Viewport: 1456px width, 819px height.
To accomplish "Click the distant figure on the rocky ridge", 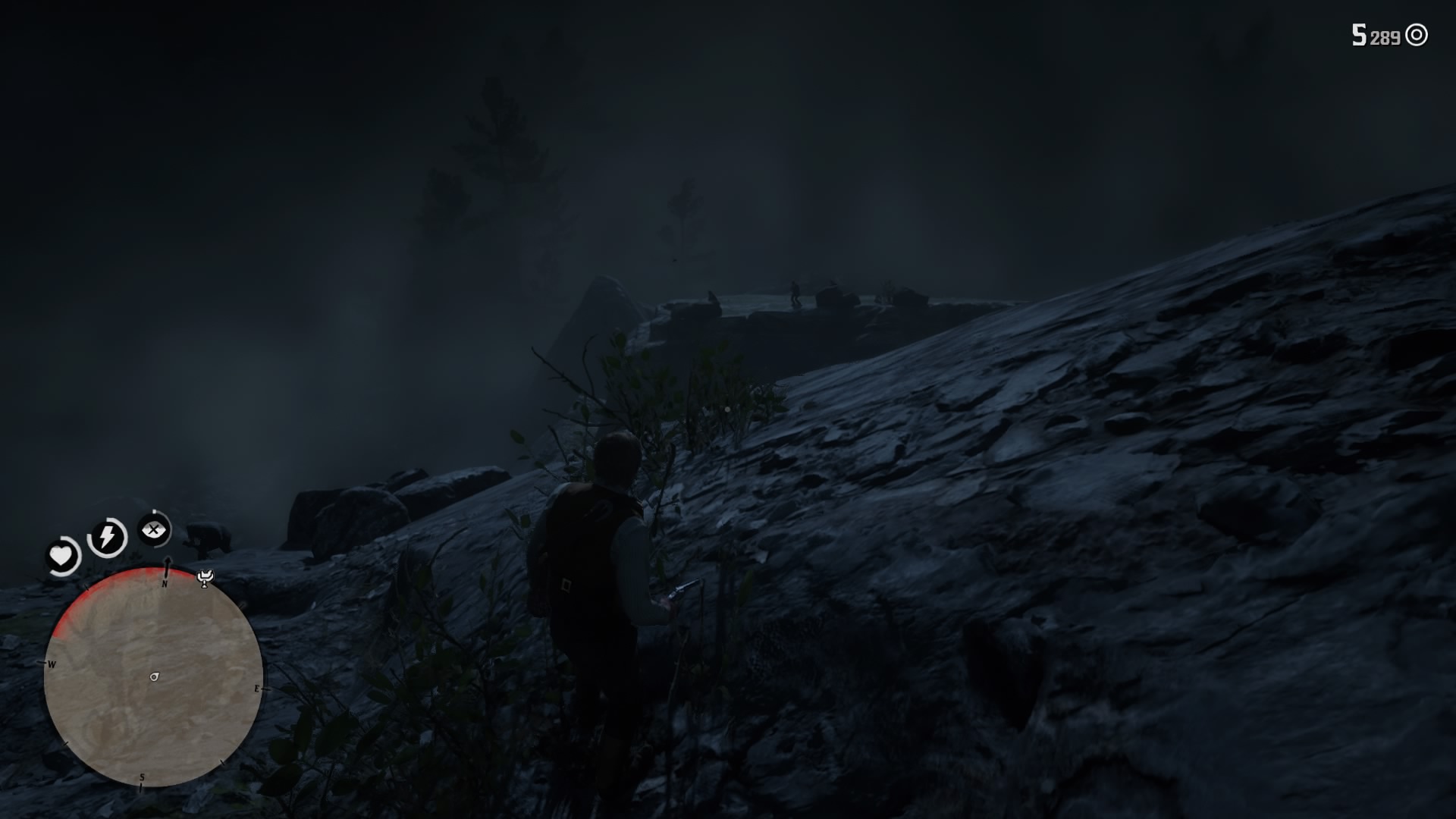I will tap(794, 292).
